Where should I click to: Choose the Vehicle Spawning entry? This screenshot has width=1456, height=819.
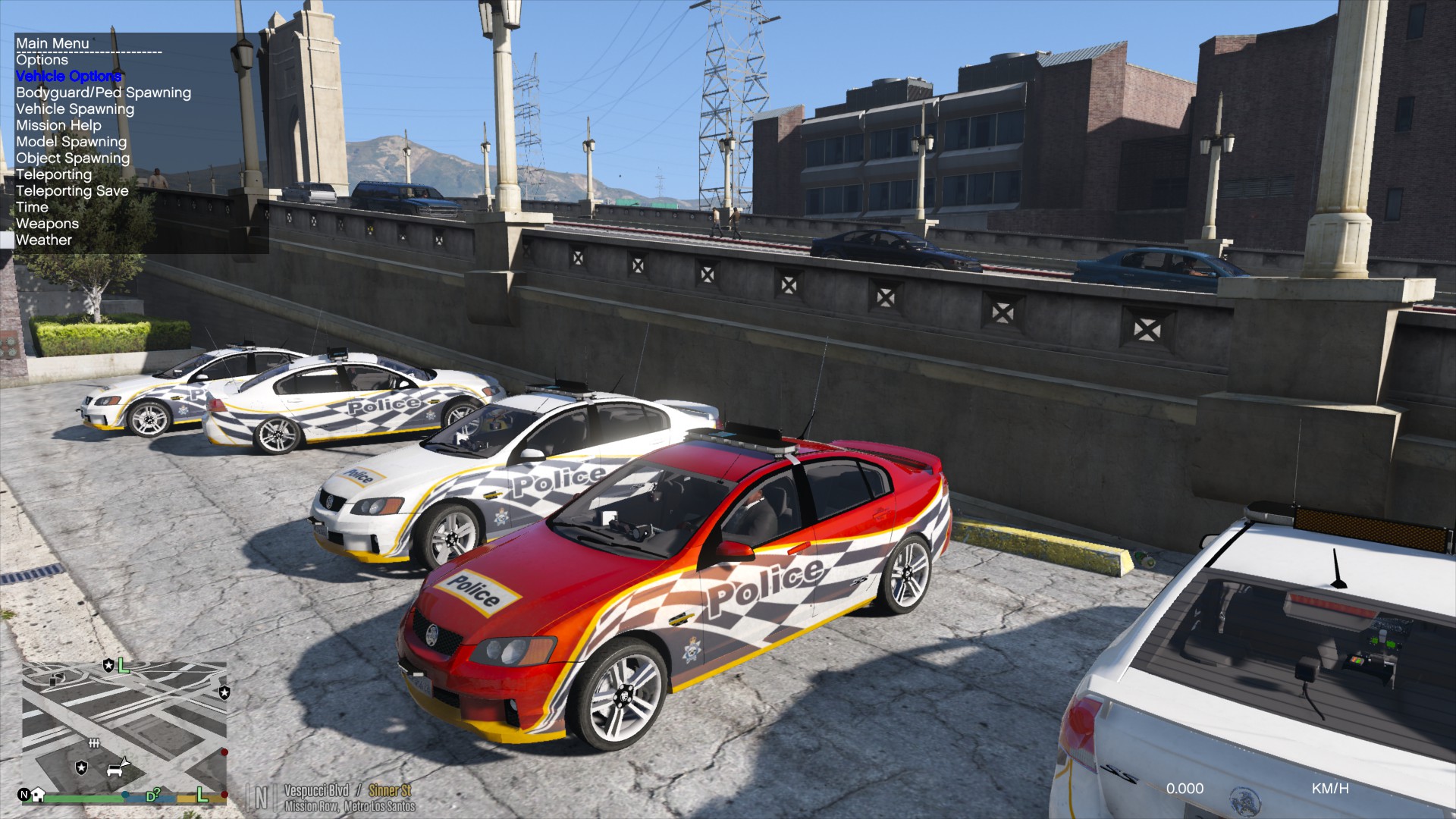pos(75,109)
